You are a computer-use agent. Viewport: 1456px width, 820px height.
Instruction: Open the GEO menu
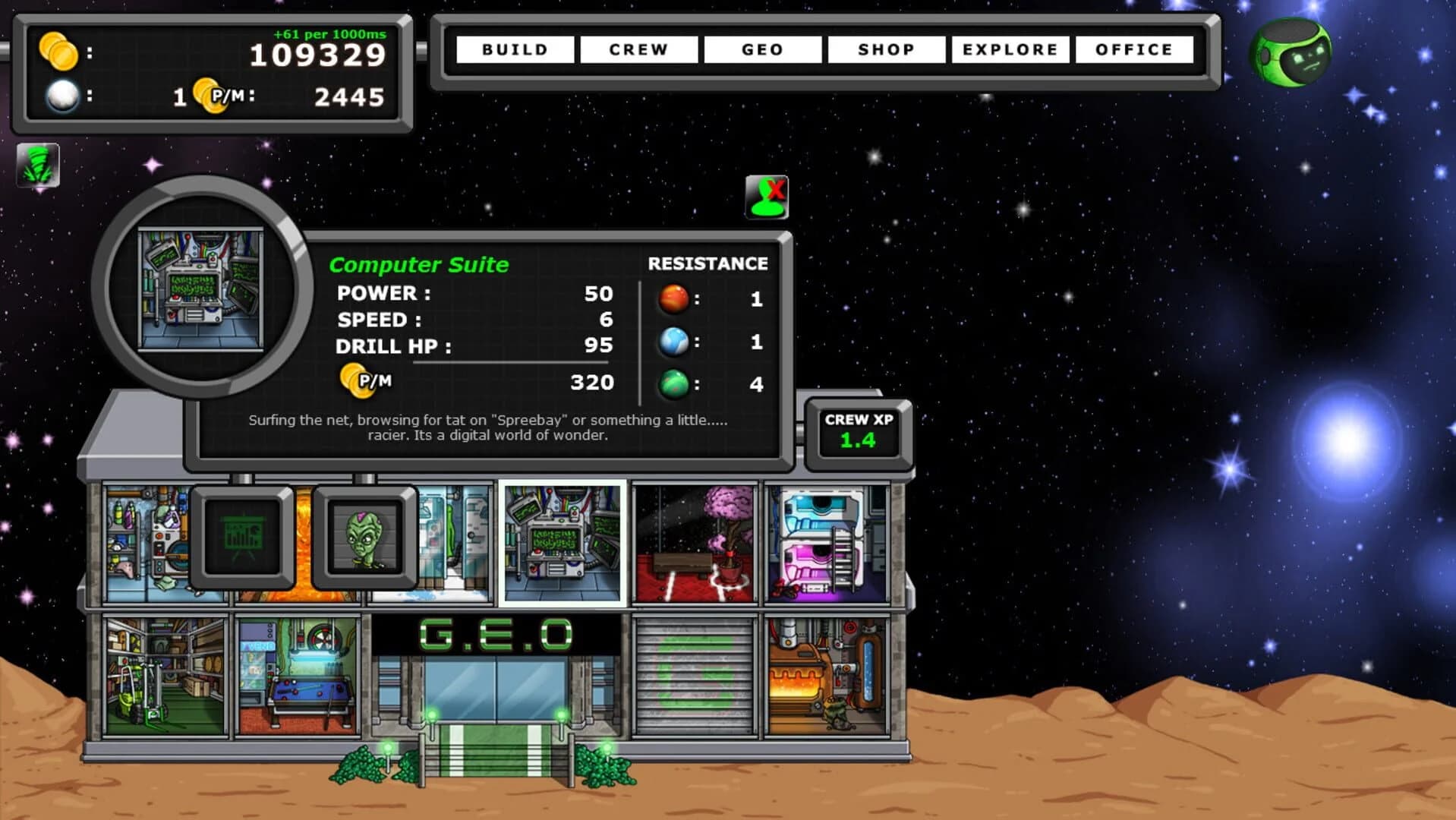tap(762, 49)
